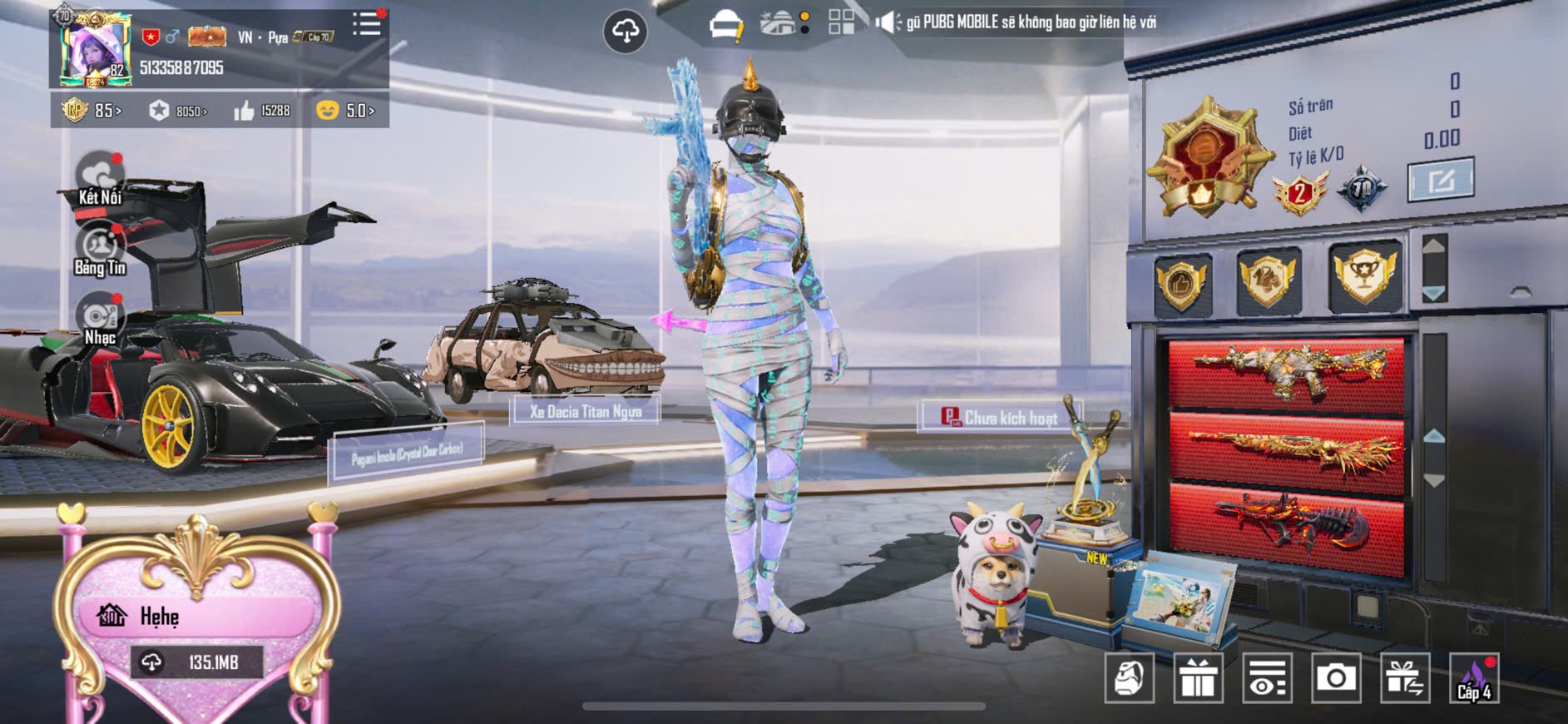
Task: Open the Cấp 4 purple flame button
Action: (1473, 678)
